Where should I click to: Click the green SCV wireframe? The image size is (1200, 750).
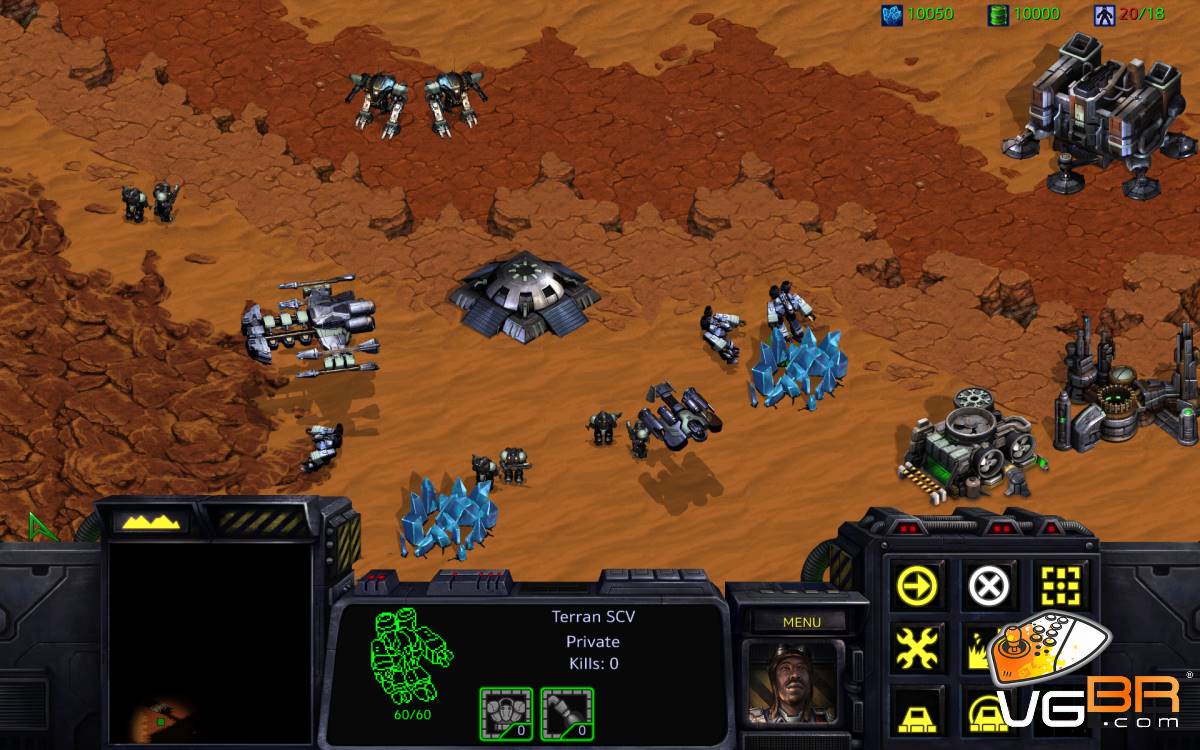tap(412, 655)
